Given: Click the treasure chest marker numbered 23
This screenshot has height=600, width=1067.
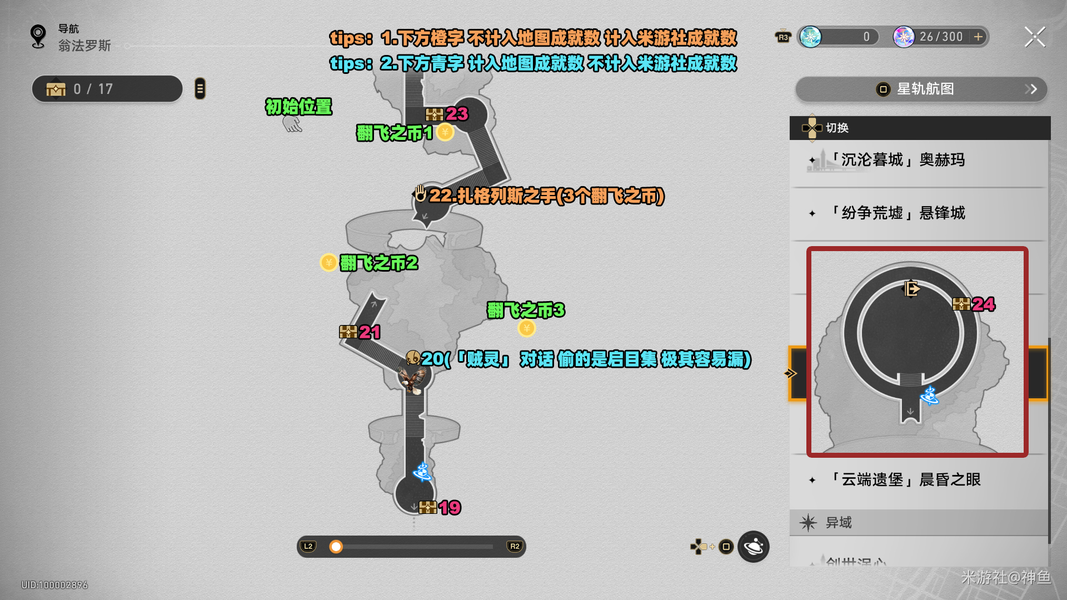Looking at the screenshot, I should click(434, 114).
